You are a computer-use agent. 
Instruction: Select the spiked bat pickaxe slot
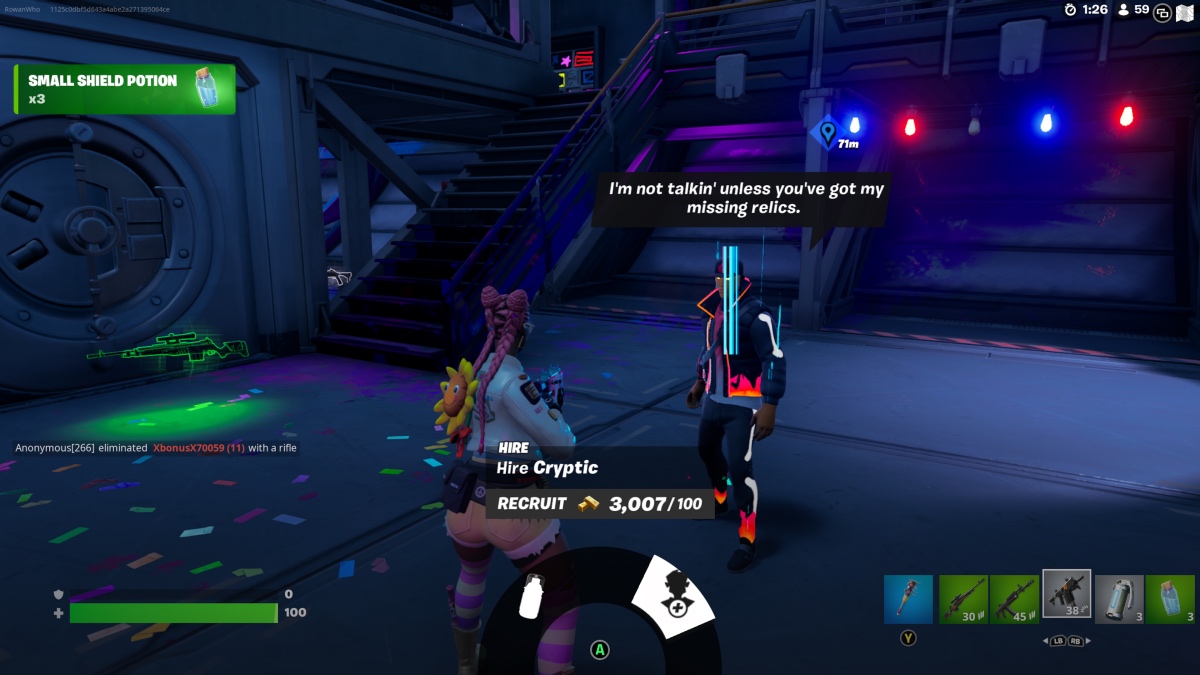coord(908,599)
